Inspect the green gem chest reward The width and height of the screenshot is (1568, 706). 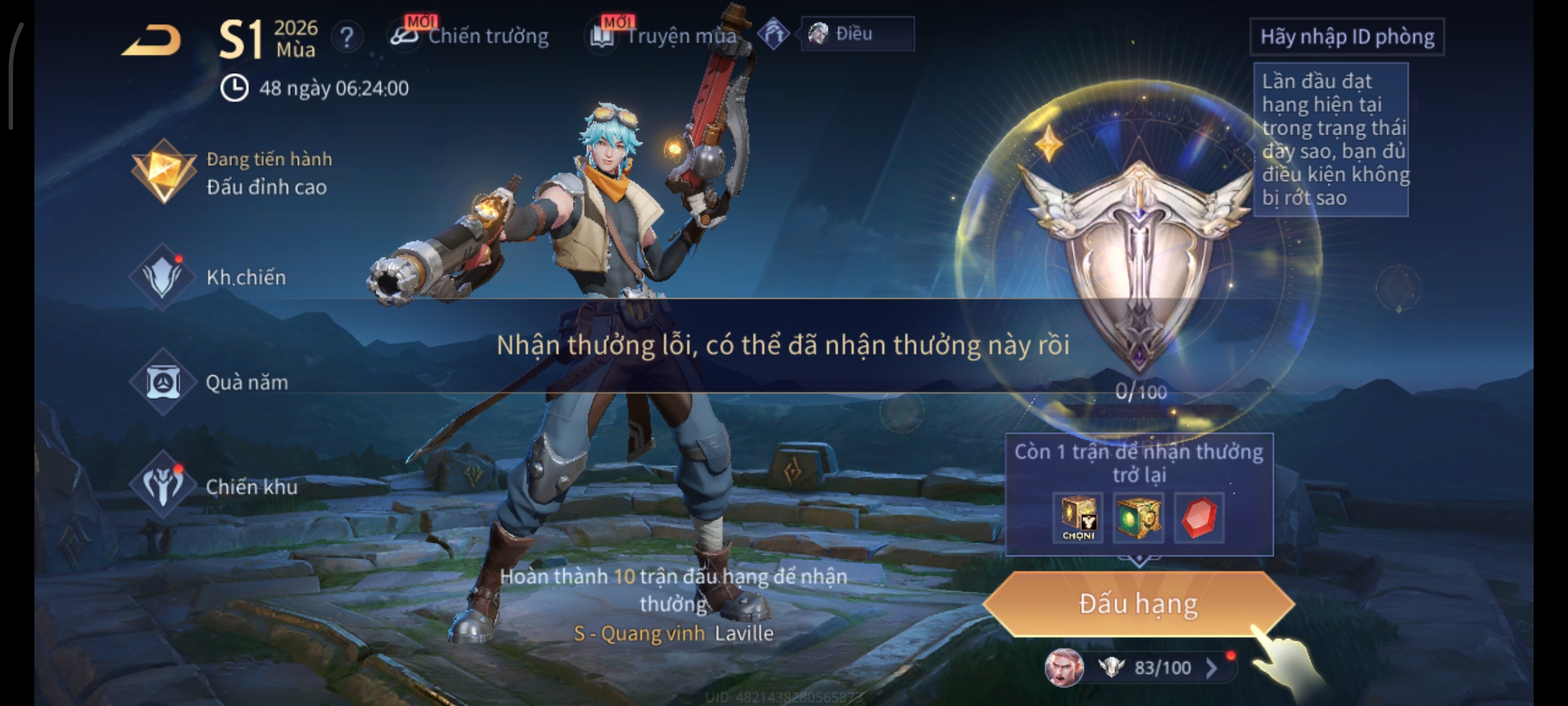1138,518
